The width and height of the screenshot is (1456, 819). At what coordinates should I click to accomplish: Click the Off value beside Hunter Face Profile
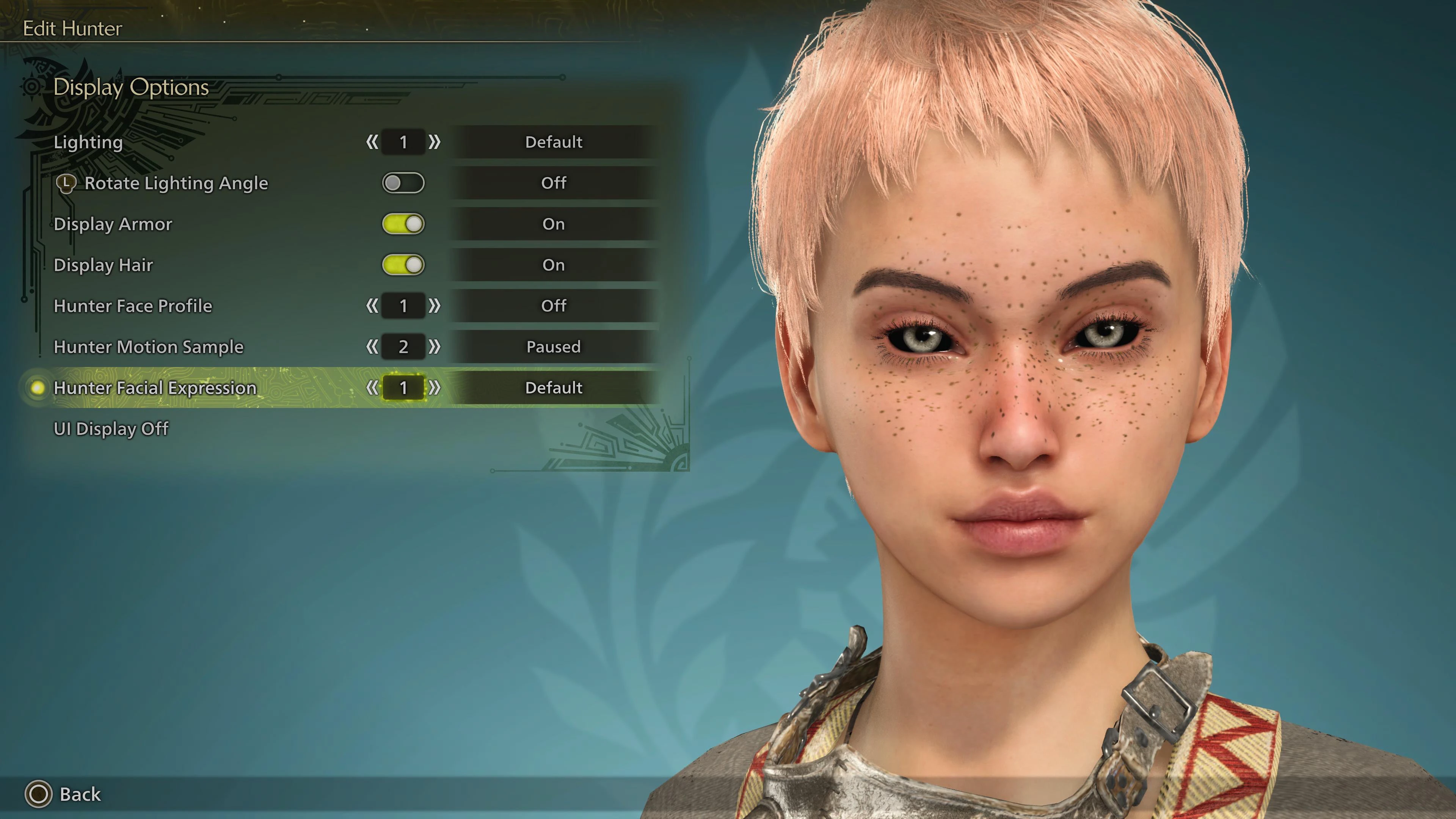(x=553, y=306)
